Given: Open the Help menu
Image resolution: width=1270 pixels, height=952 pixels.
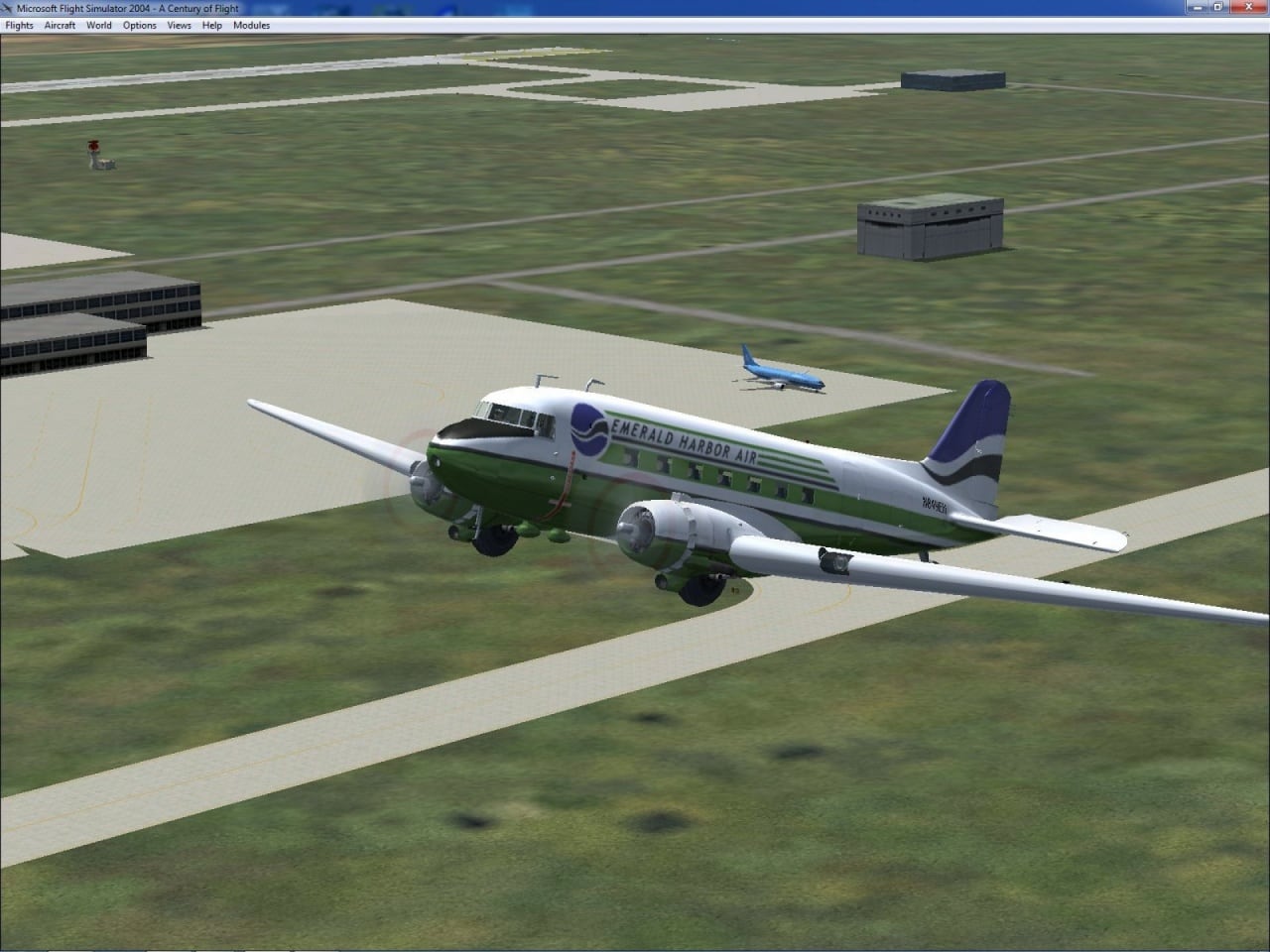Looking at the screenshot, I should (212, 25).
